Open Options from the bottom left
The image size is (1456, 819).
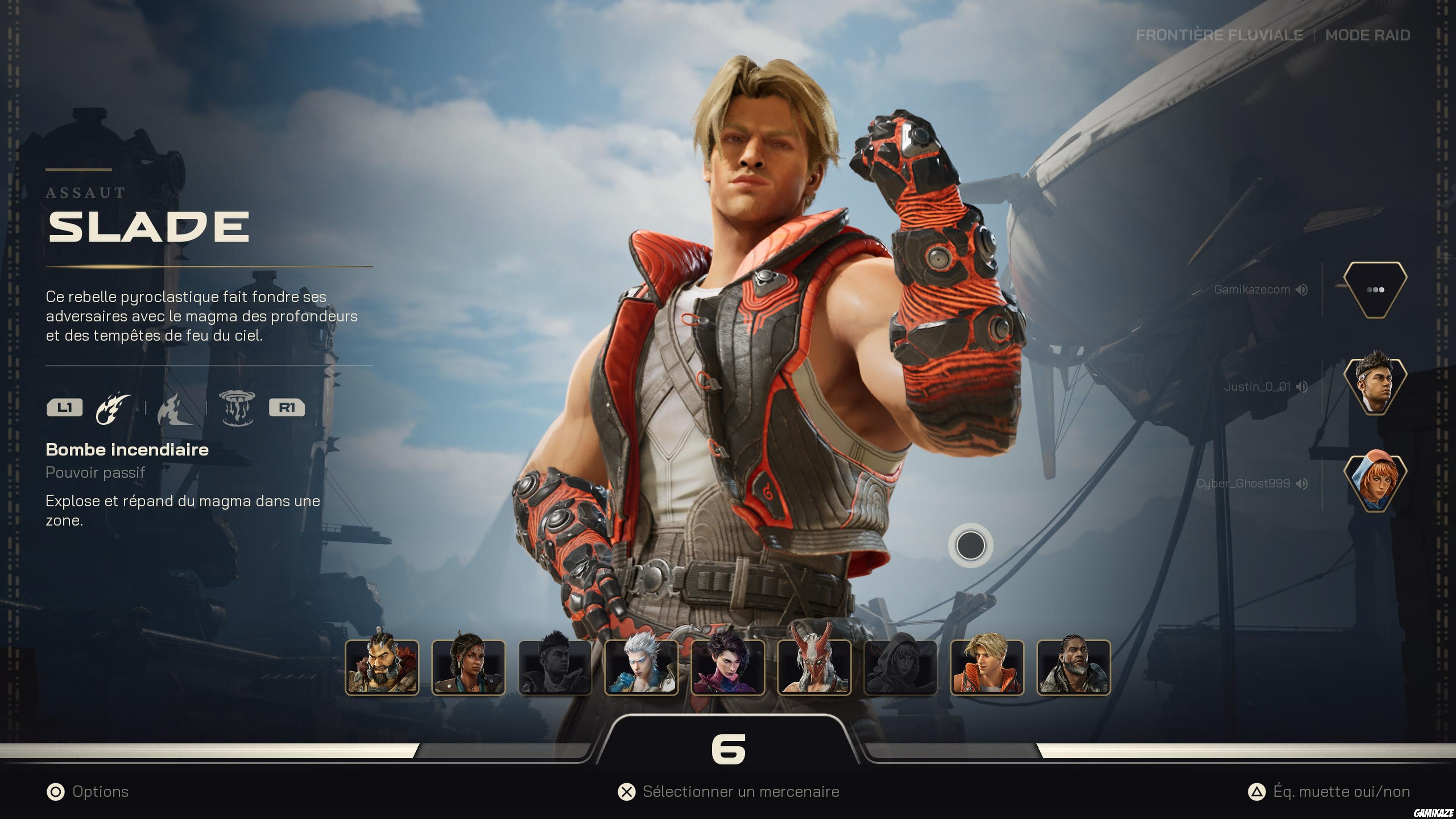coord(99,791)
